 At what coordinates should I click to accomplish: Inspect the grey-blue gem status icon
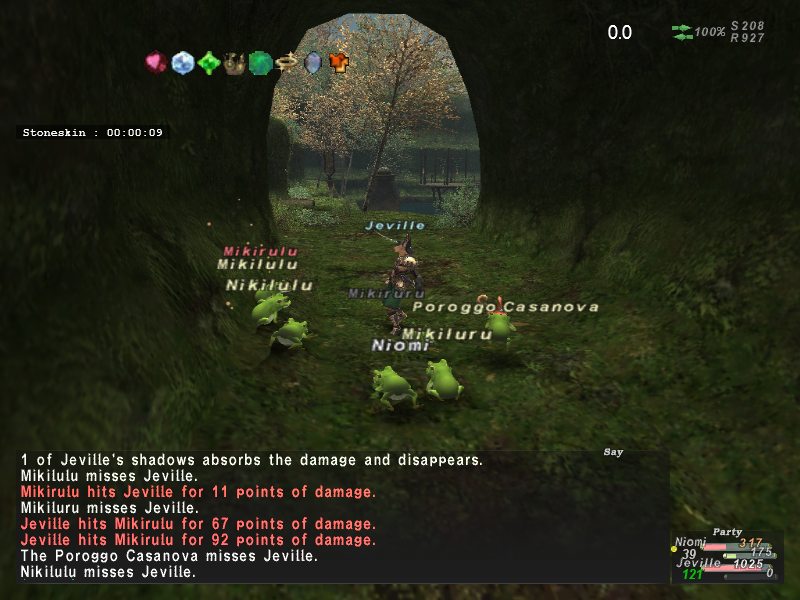313,63
